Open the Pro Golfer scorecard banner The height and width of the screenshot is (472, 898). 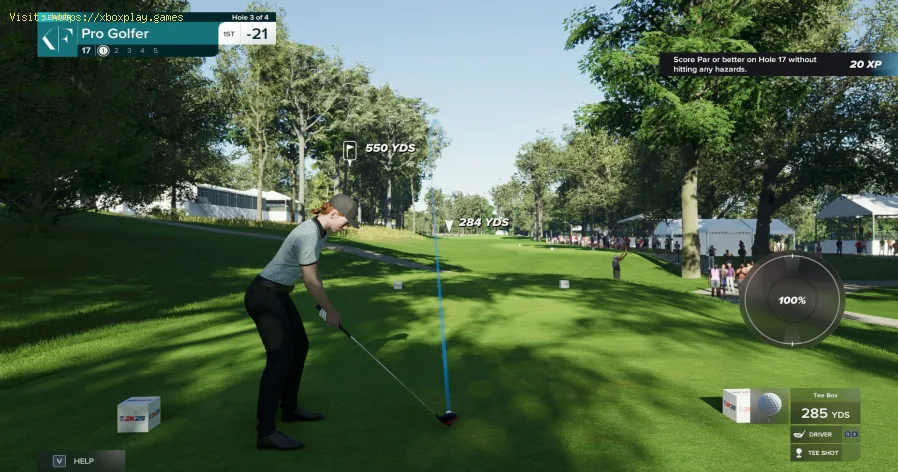pyautogui.click(x=157, y=34)
